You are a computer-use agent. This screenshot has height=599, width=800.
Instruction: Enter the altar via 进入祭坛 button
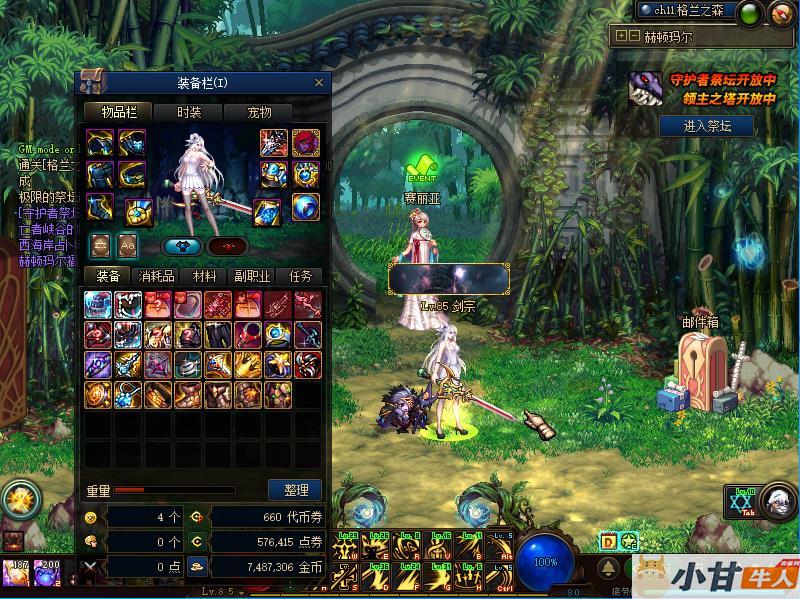pos(707,126)
